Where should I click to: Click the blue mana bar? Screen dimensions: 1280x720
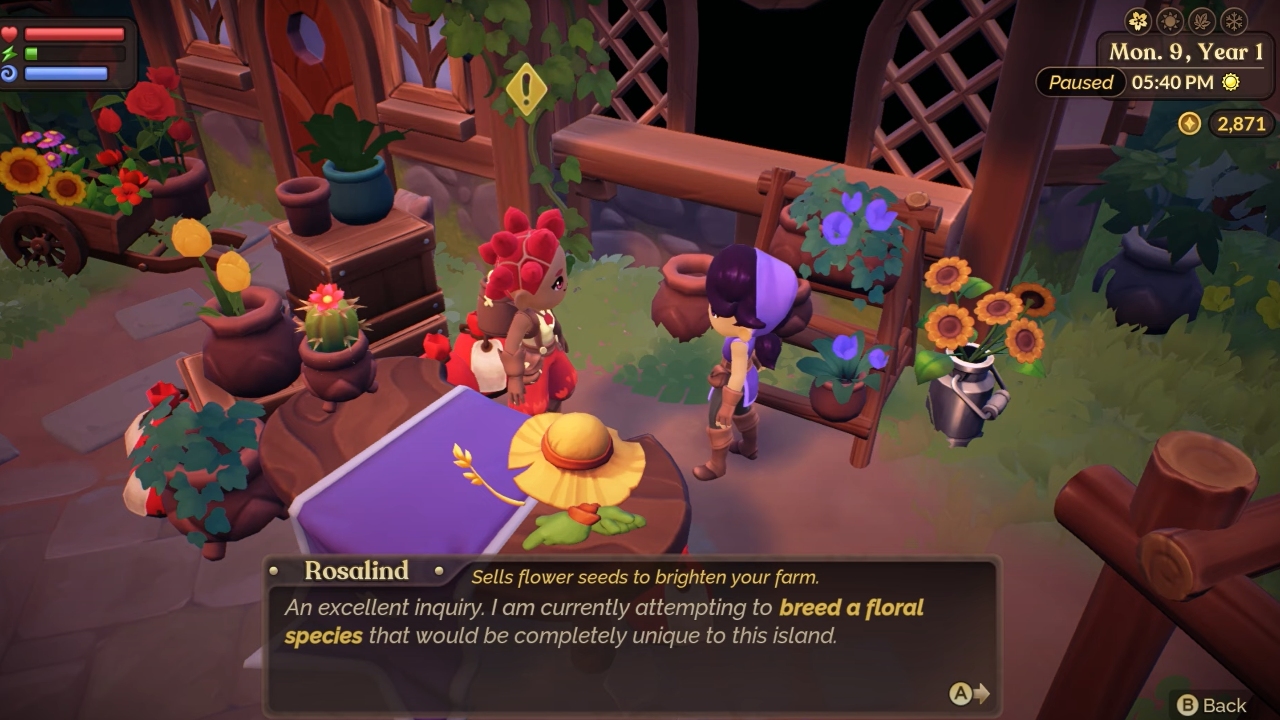pos(65,73)
